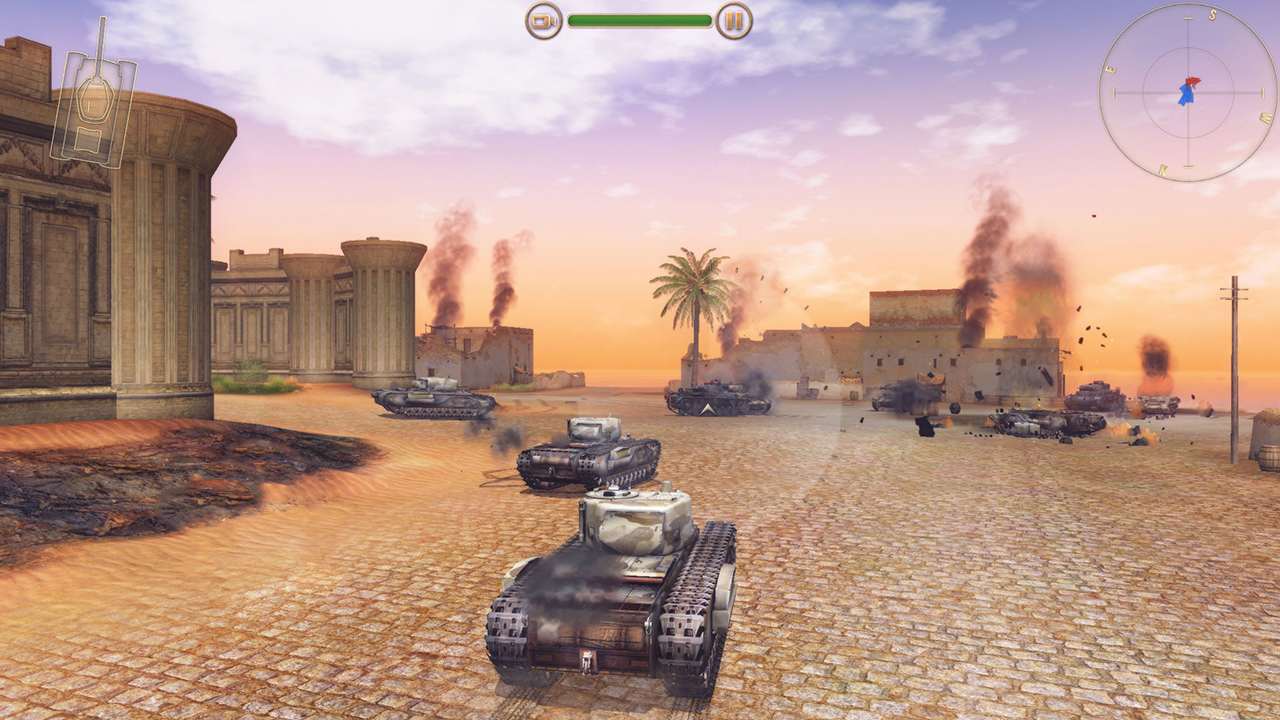Toggle pause on the battle
This screenshot has height=720, width=1280.
(x=733, y=18)
